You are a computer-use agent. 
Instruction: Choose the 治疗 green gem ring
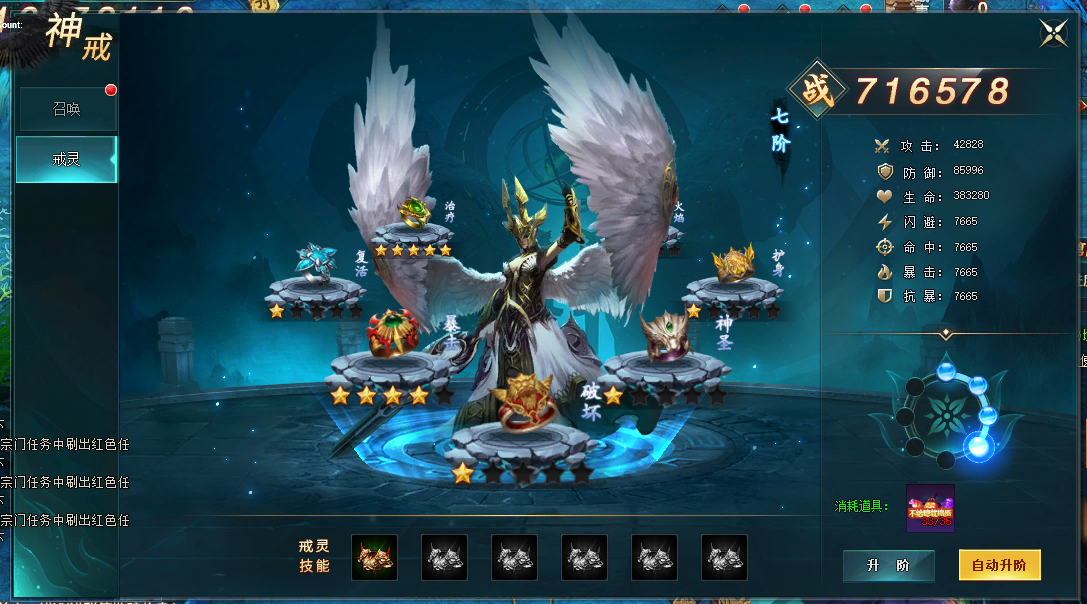click(x=413, y=214)
